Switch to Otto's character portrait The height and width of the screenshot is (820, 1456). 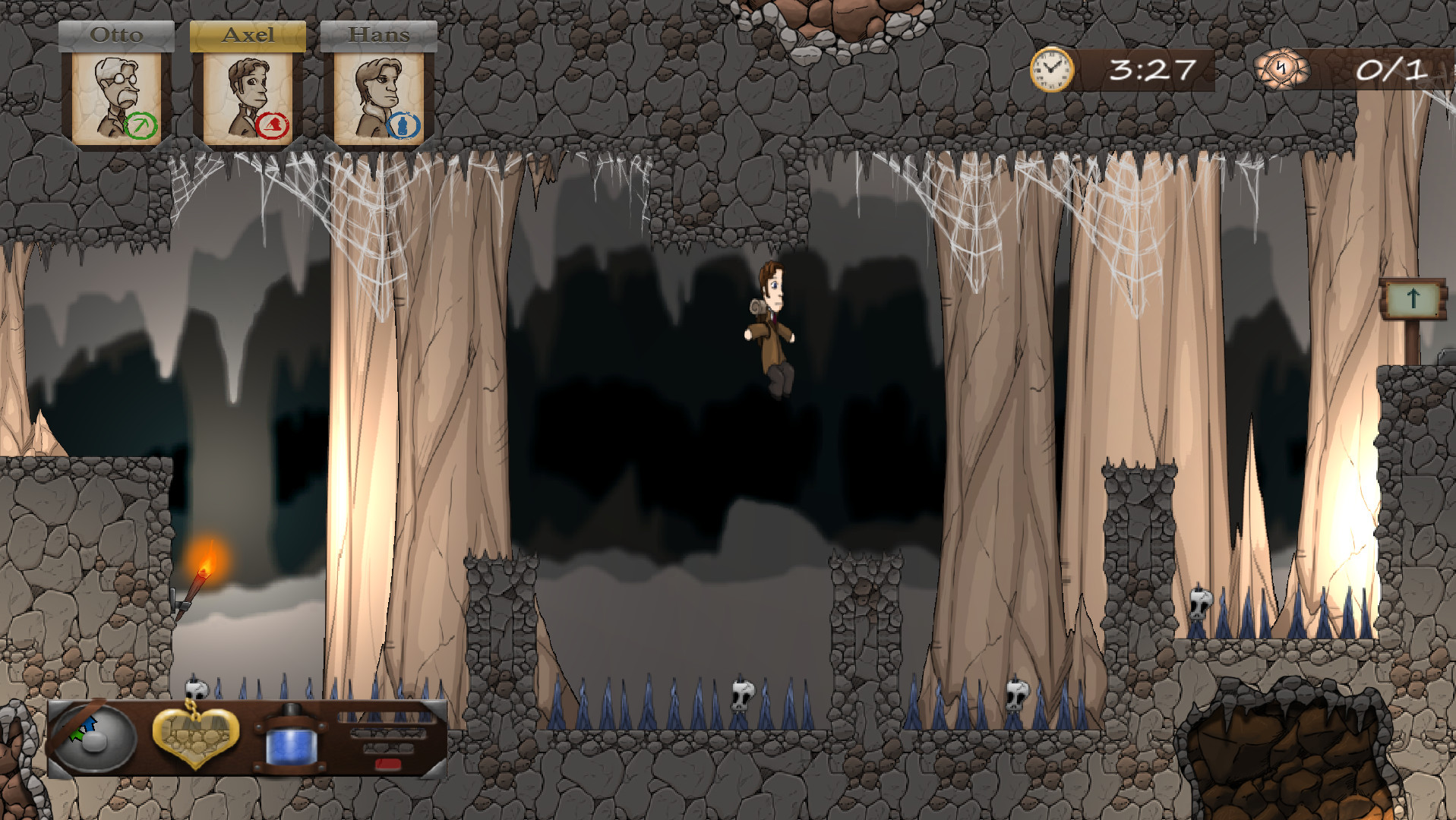pos(115,90)
